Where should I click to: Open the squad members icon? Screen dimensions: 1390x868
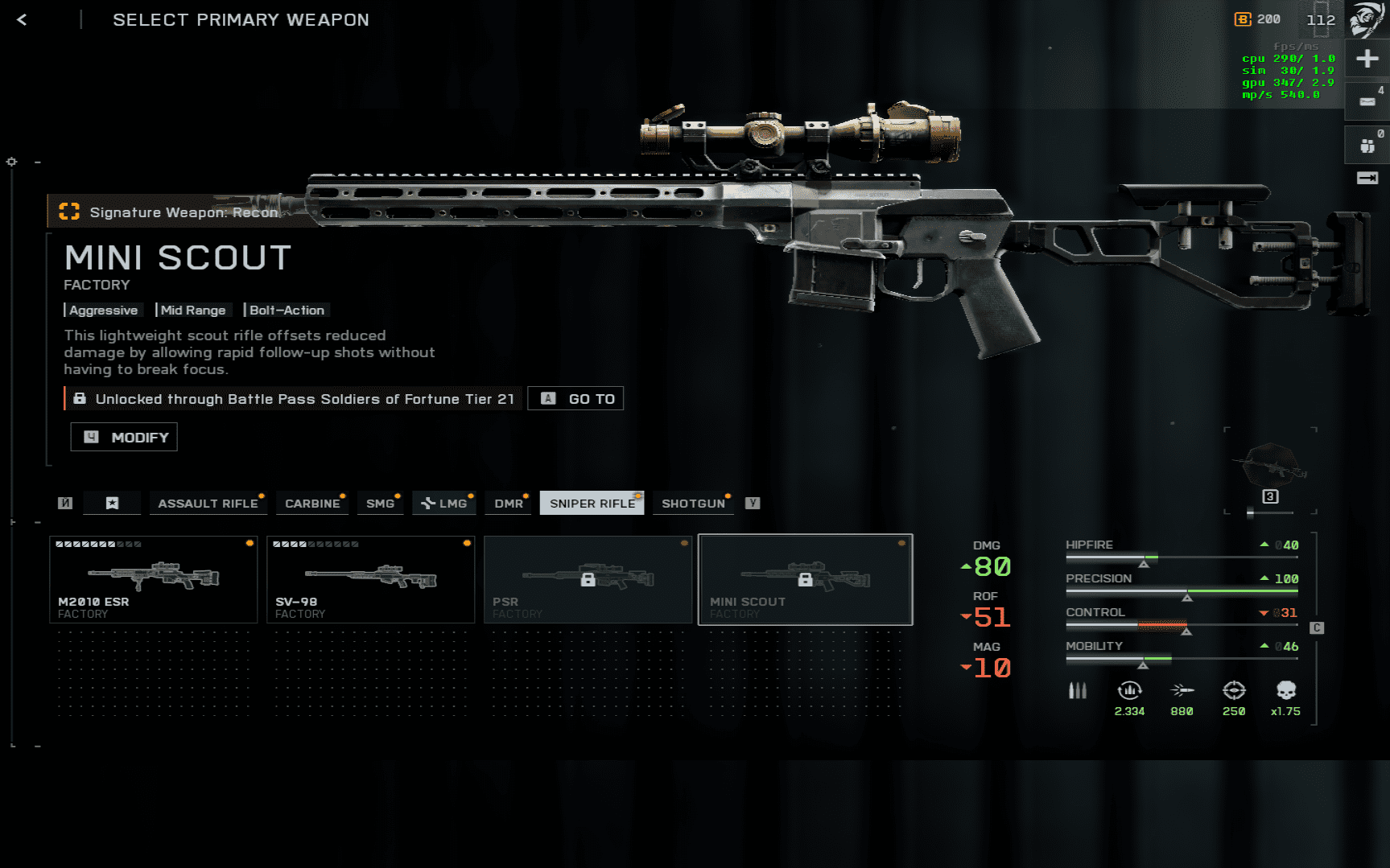(1367, 146)
